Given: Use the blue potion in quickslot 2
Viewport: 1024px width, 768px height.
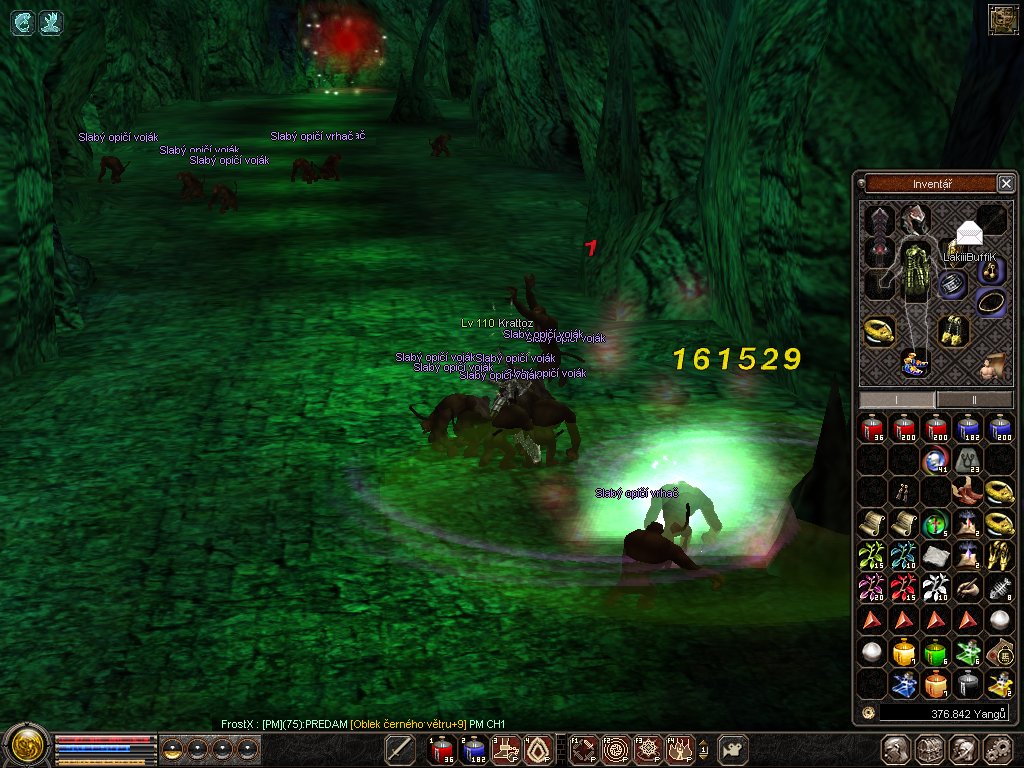Looking at the screenshot, I should [474, 748].
